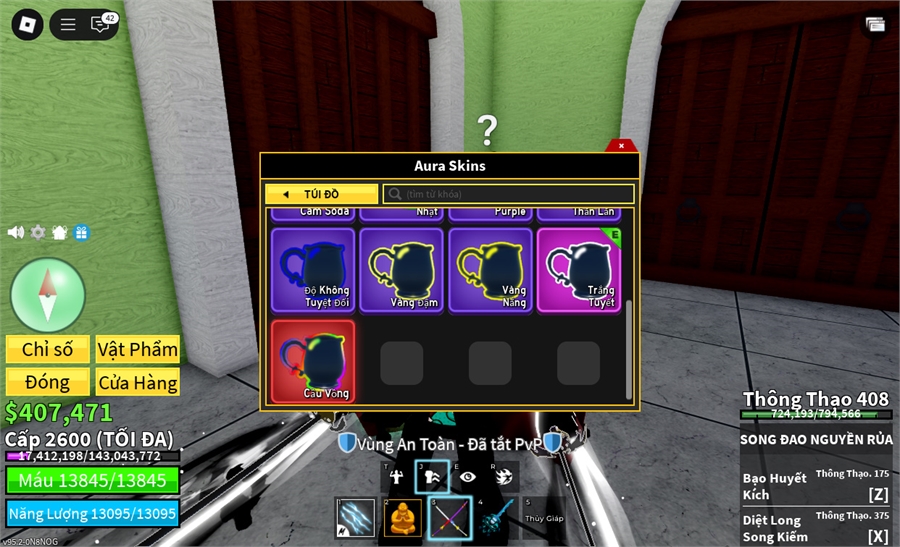Toggle the sound speaker icon
The height and width of the screenshot is (547, 900).
[x=16, y=232]
